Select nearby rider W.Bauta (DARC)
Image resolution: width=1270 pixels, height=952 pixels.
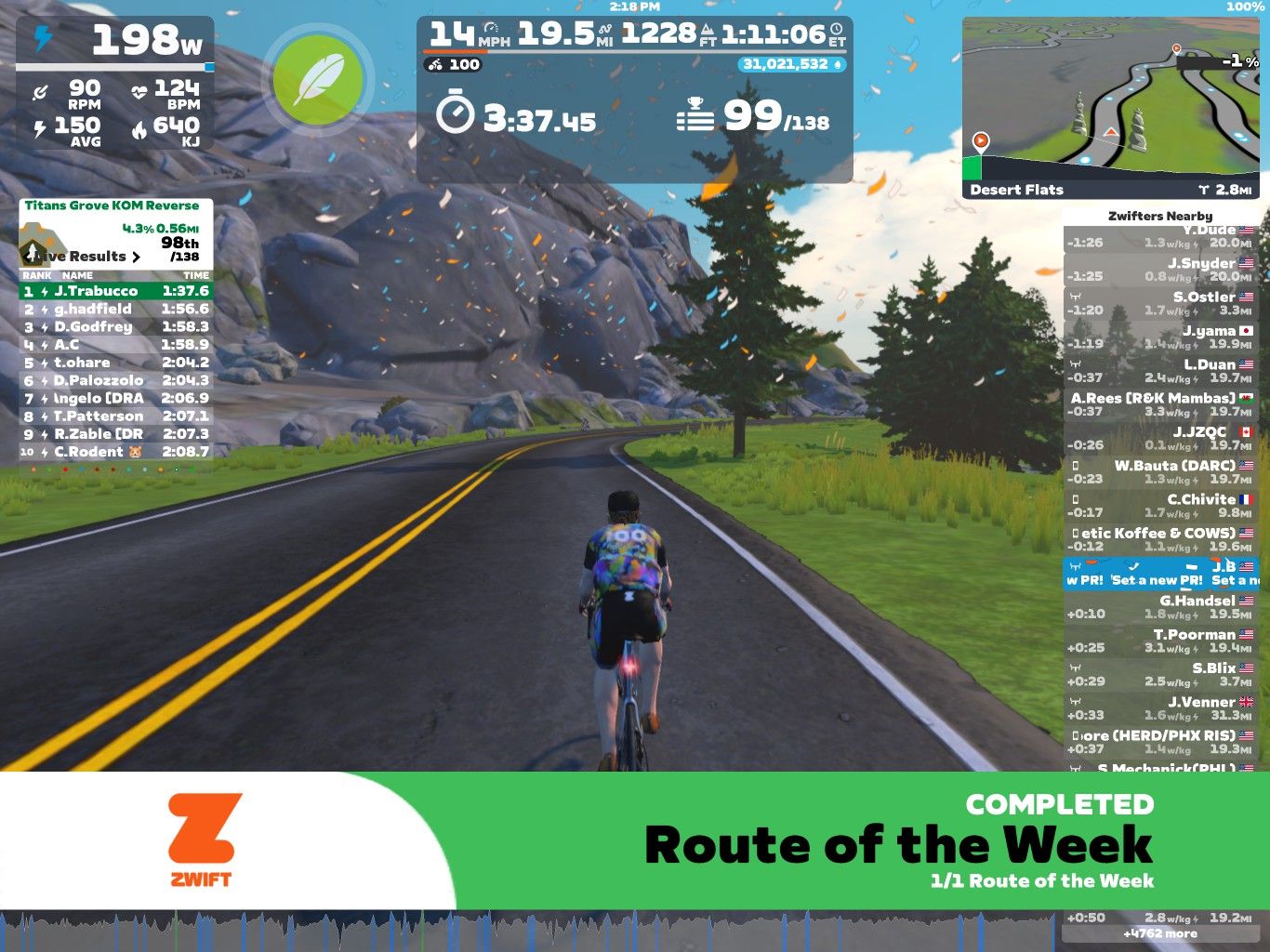point(1159,471)
